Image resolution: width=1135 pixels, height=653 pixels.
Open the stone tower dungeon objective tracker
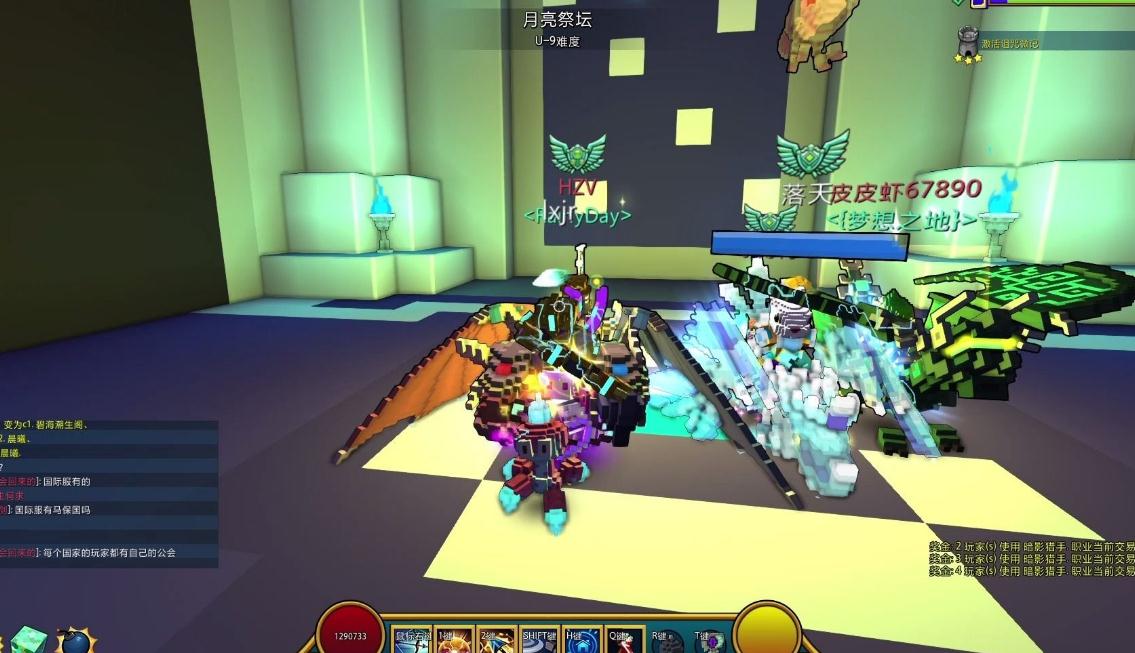coord(968,44)
